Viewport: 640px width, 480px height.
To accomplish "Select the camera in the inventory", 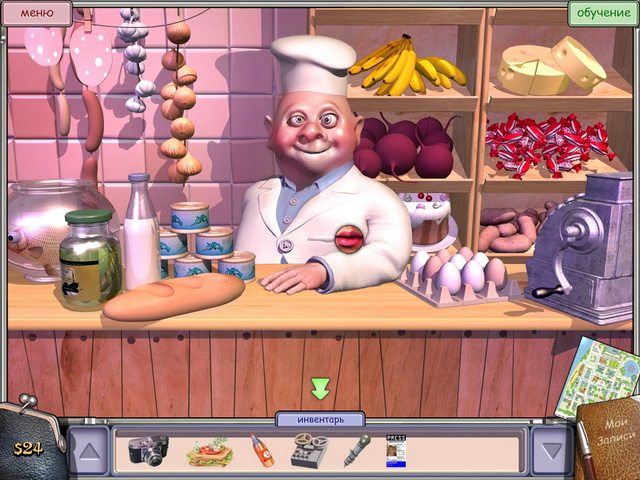I will coord(148,451).
